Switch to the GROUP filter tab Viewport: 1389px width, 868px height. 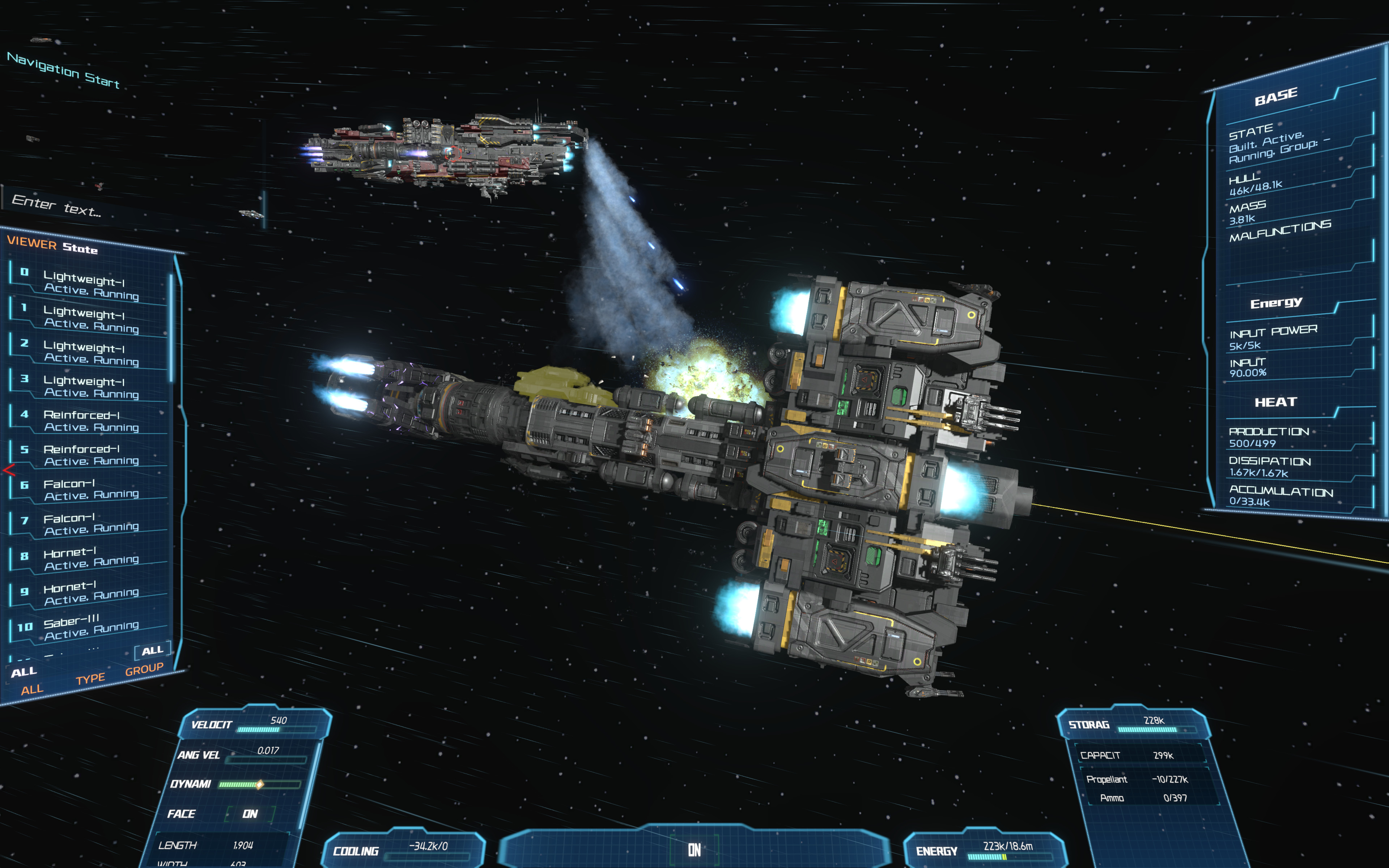pyautogui.click(x=144, y=669)
